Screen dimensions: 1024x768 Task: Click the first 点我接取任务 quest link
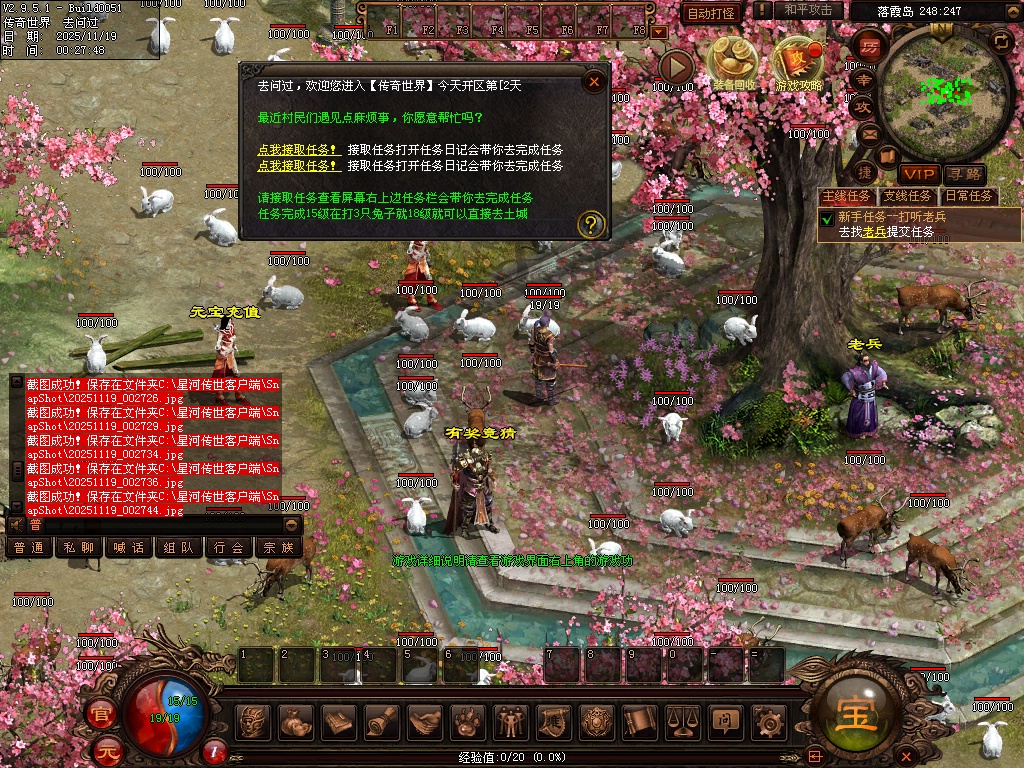click(x=297, y=150)
